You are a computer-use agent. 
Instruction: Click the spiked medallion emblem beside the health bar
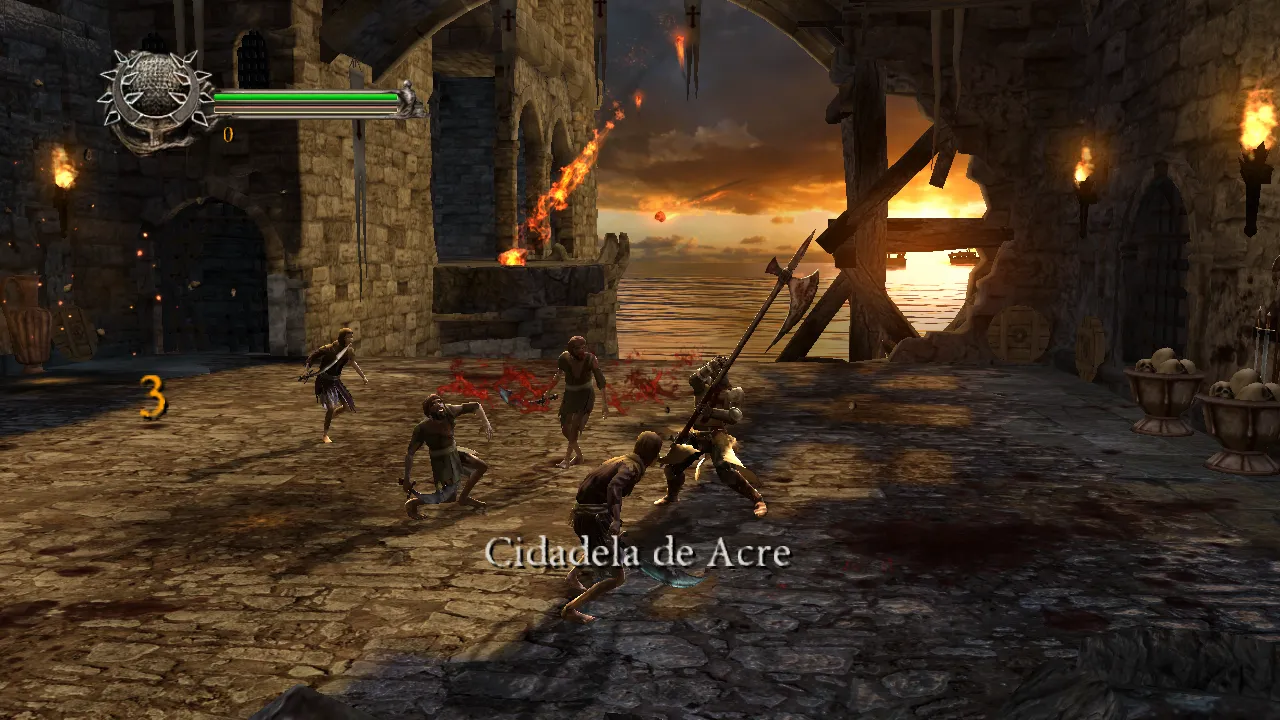(155, 96)
